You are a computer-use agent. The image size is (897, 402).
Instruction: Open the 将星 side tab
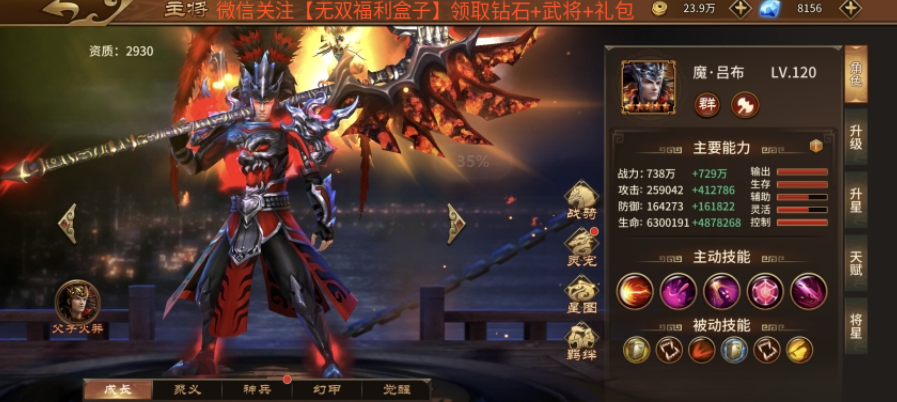[856, 325]
